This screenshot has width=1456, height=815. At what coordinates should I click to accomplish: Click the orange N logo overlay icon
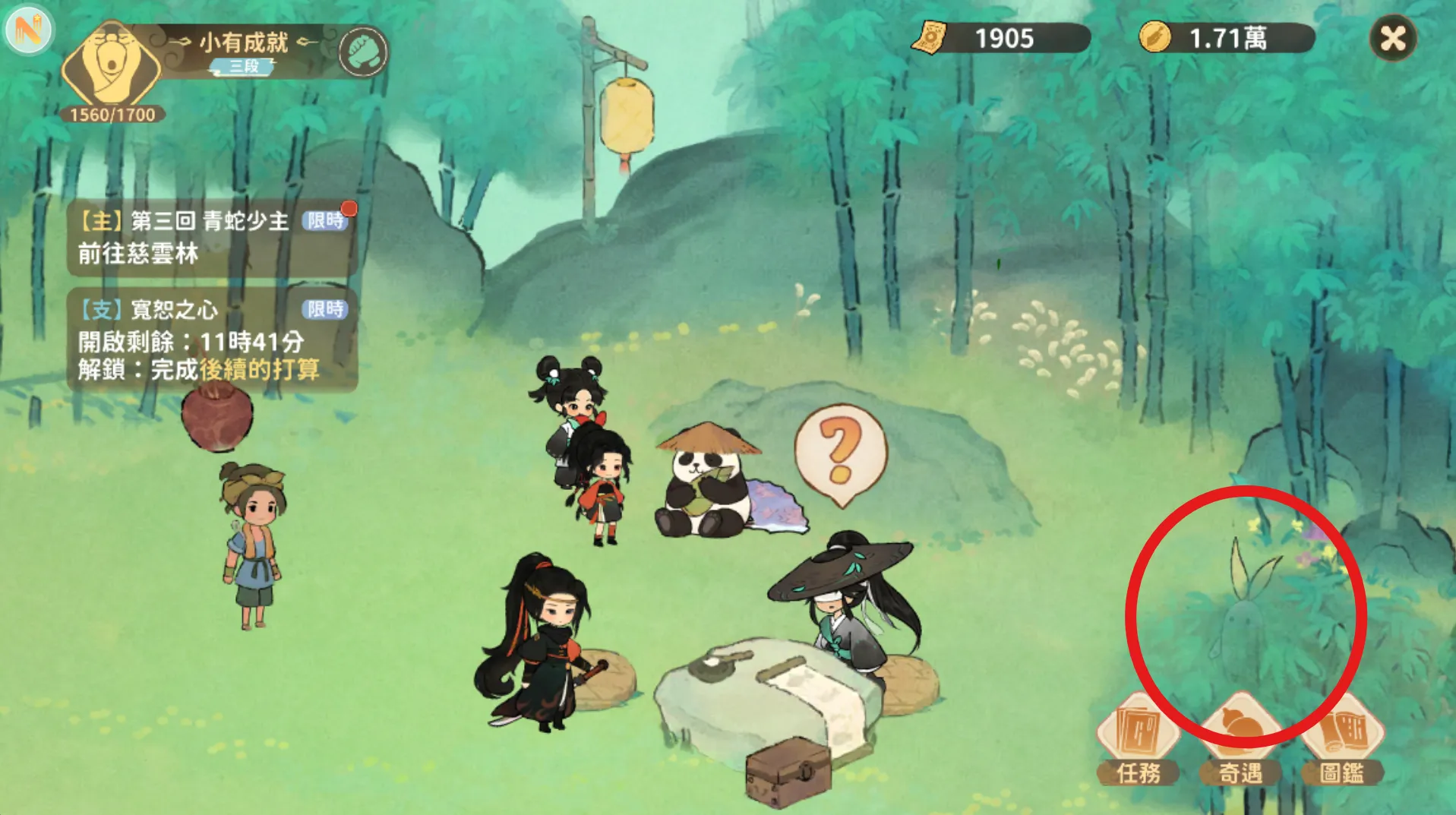(29, 30)
